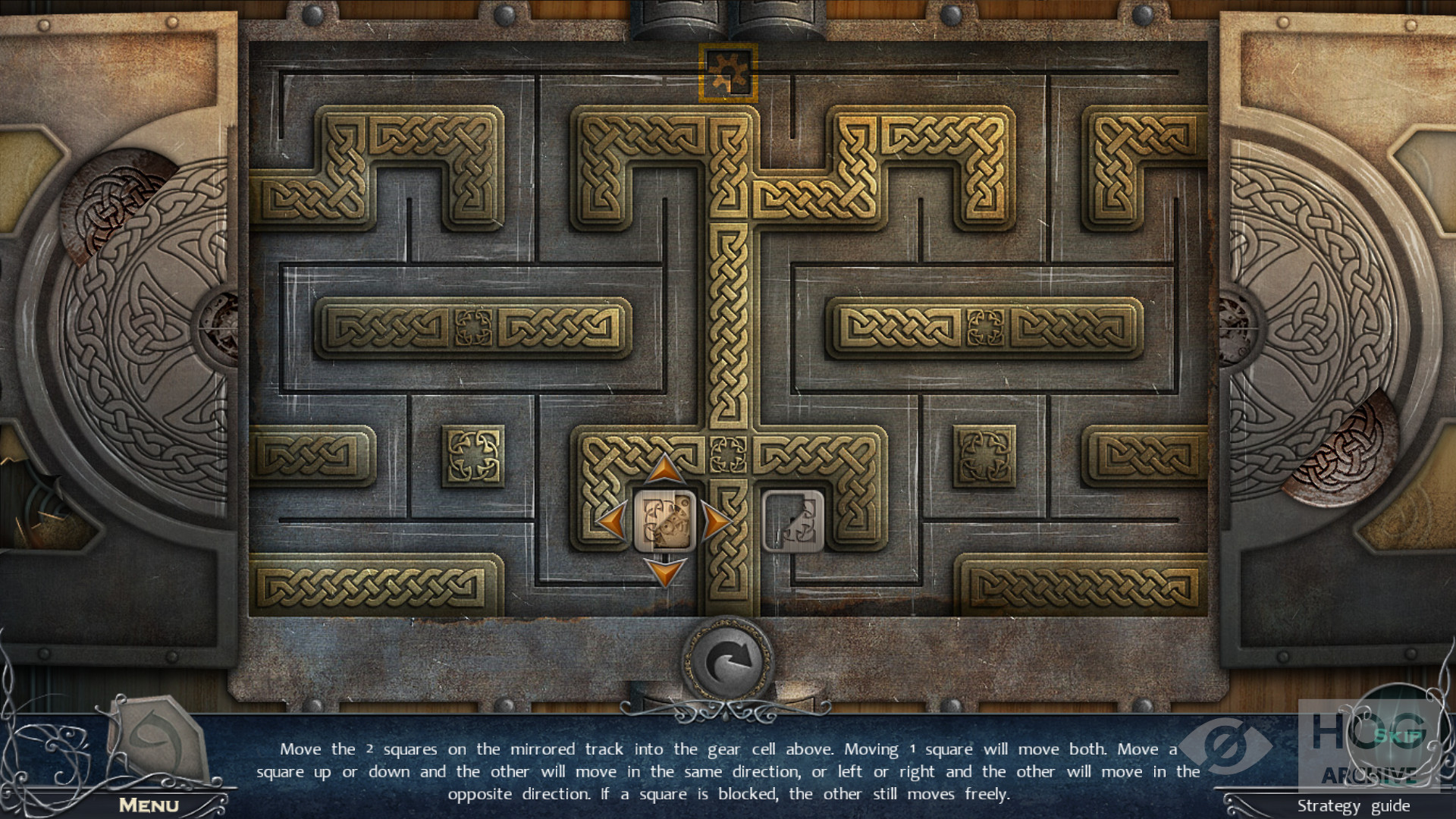Reset the puzzle with the circular arrow button

tap(728, 661)
